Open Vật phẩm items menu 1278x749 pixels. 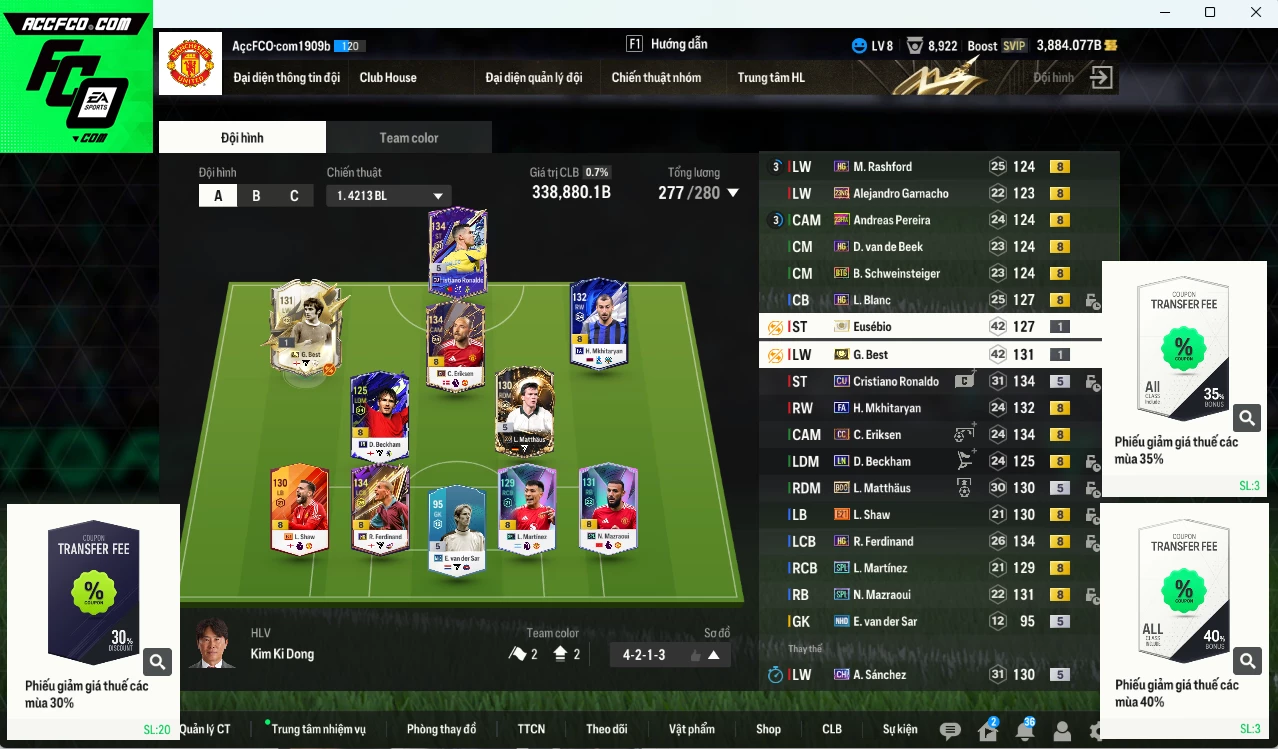click(692, 729)
